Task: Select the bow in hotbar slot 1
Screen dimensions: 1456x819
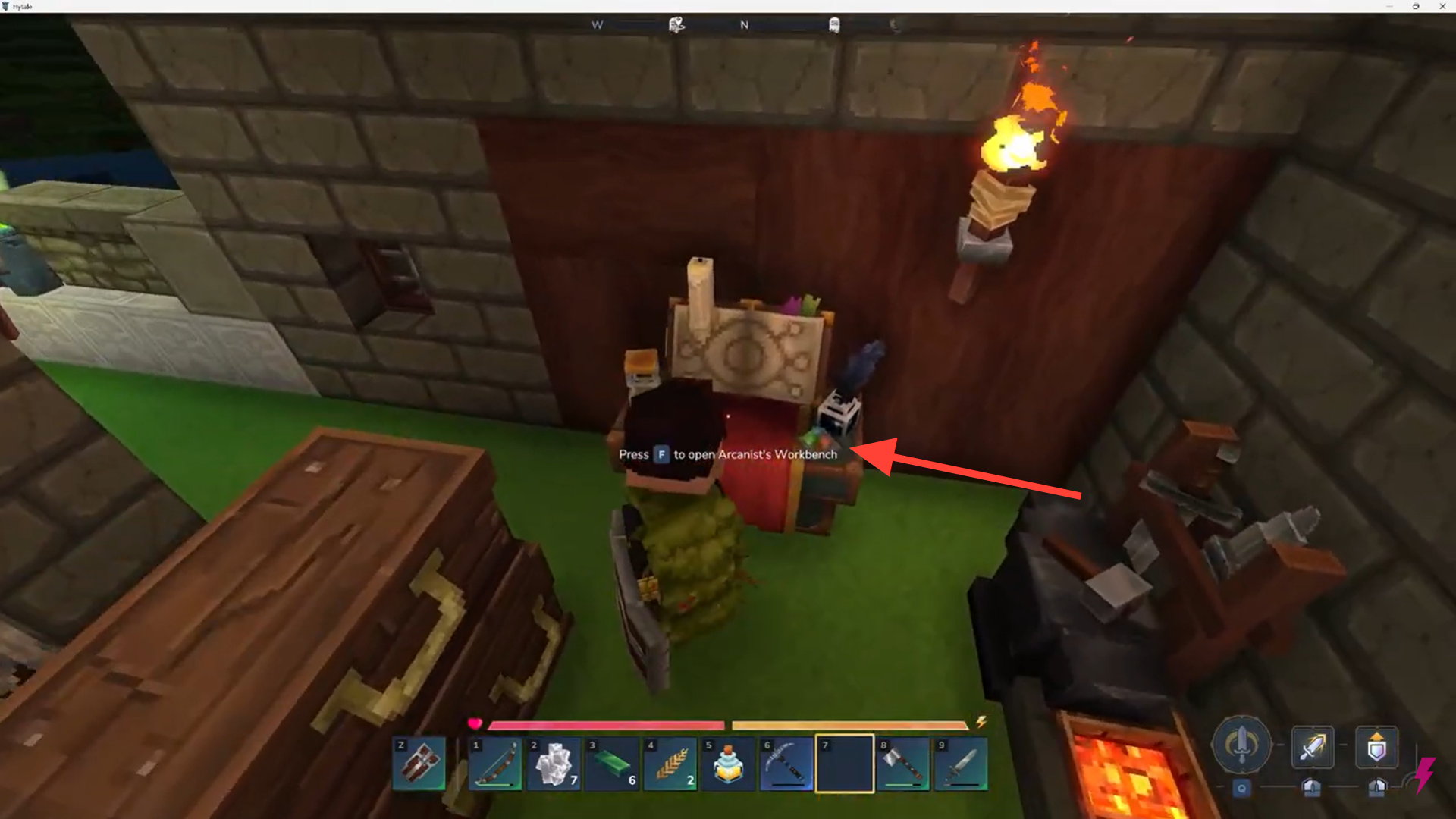Action: click(x=497, y=764)
